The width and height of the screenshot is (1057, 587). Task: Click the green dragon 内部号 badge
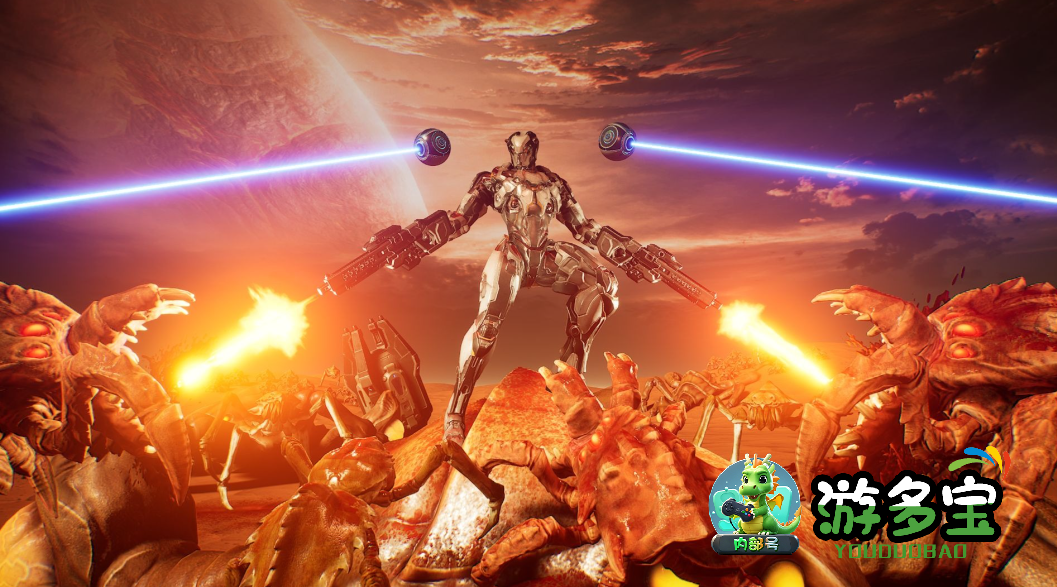coord(754,507)
